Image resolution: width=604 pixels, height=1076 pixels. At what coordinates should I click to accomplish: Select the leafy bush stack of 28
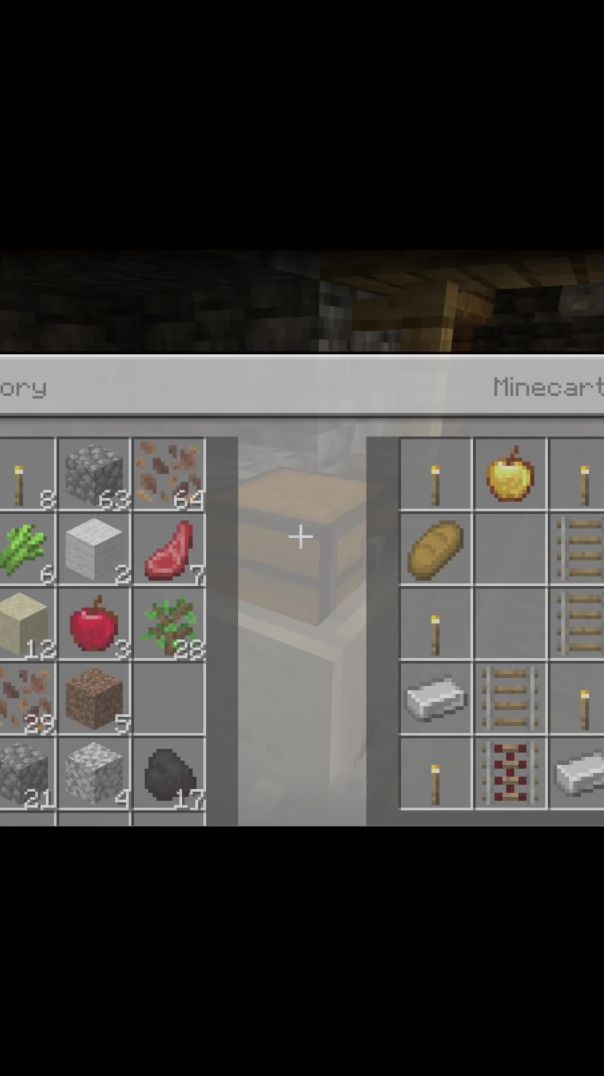point(168,623)
